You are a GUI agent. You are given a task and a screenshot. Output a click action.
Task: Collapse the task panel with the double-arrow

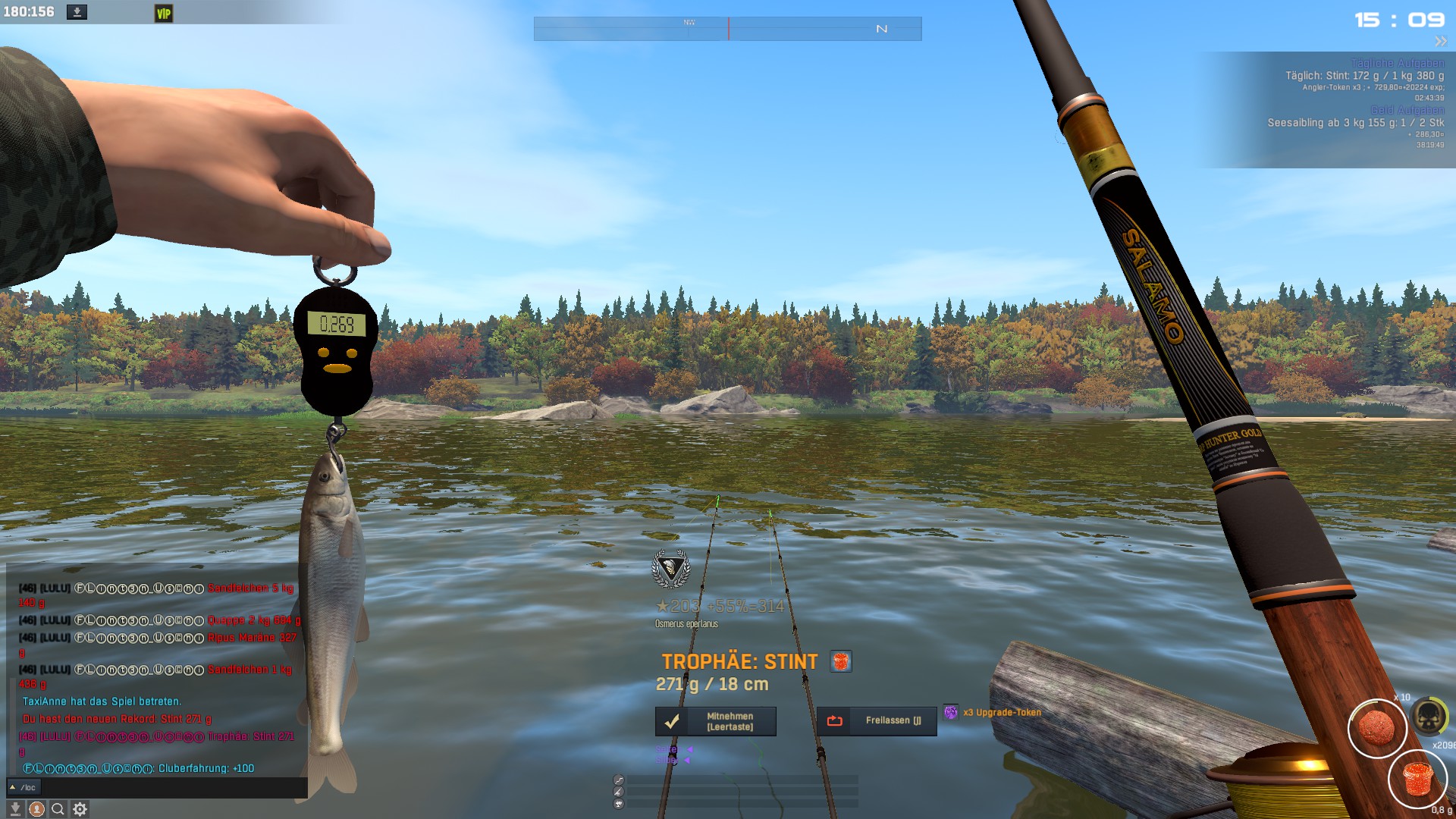coord(1440,41)
